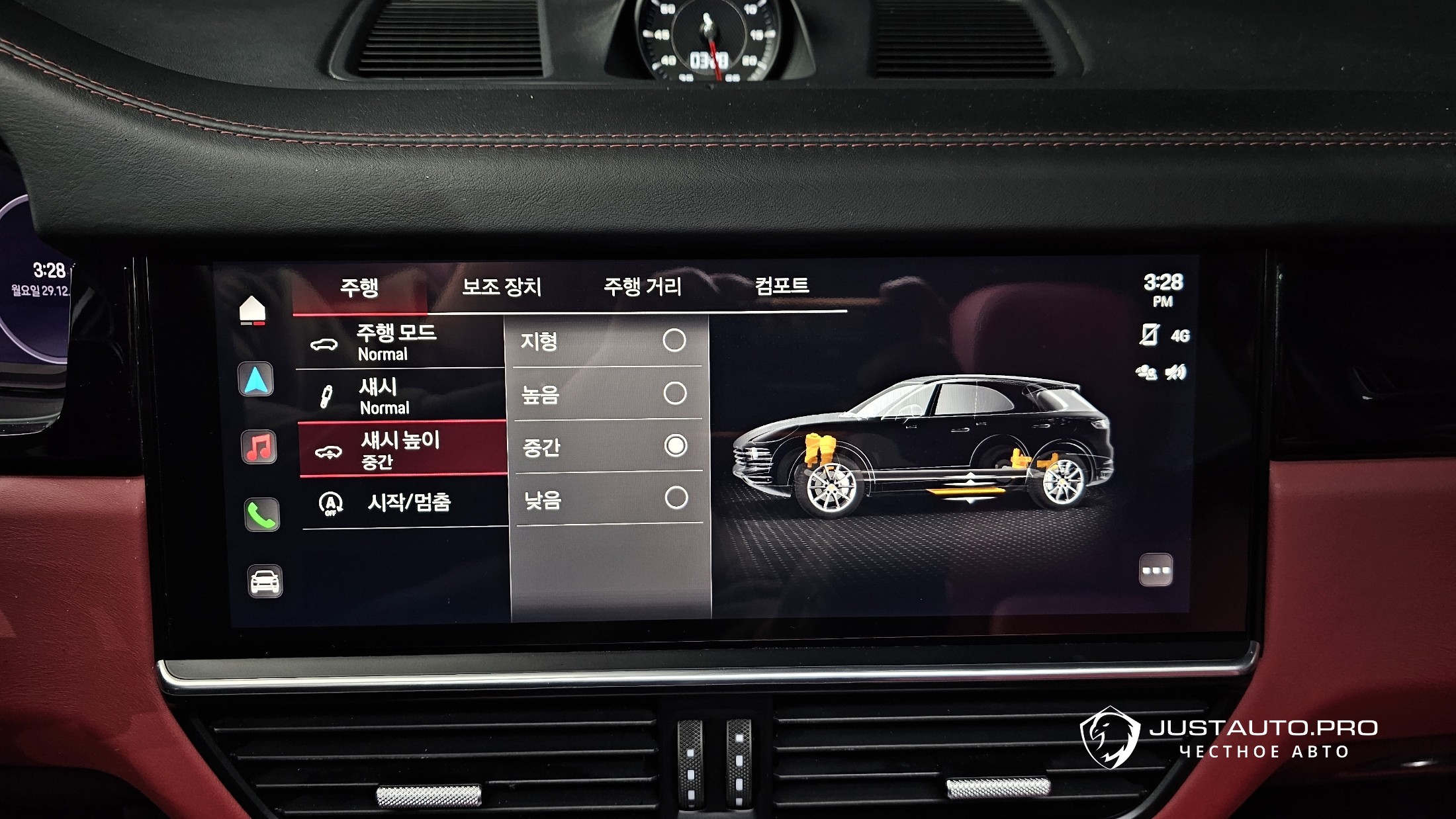Open the green phone icon
This screenshot has width=1456, height=819.
pyautogui.click(x=261, y=515)
